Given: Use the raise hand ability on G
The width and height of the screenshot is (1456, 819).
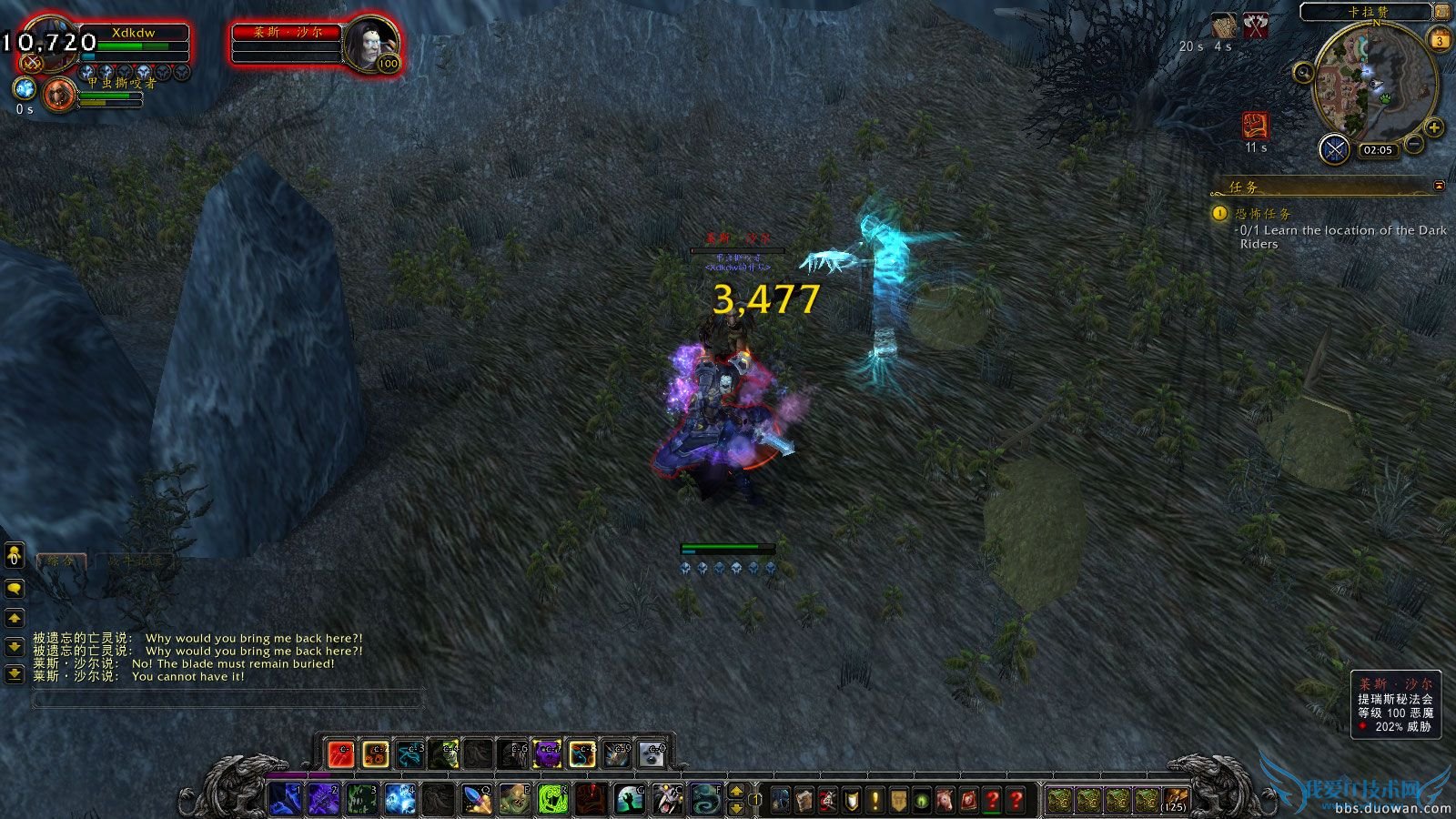Looking at the screenshot, I should click(629, 799).
